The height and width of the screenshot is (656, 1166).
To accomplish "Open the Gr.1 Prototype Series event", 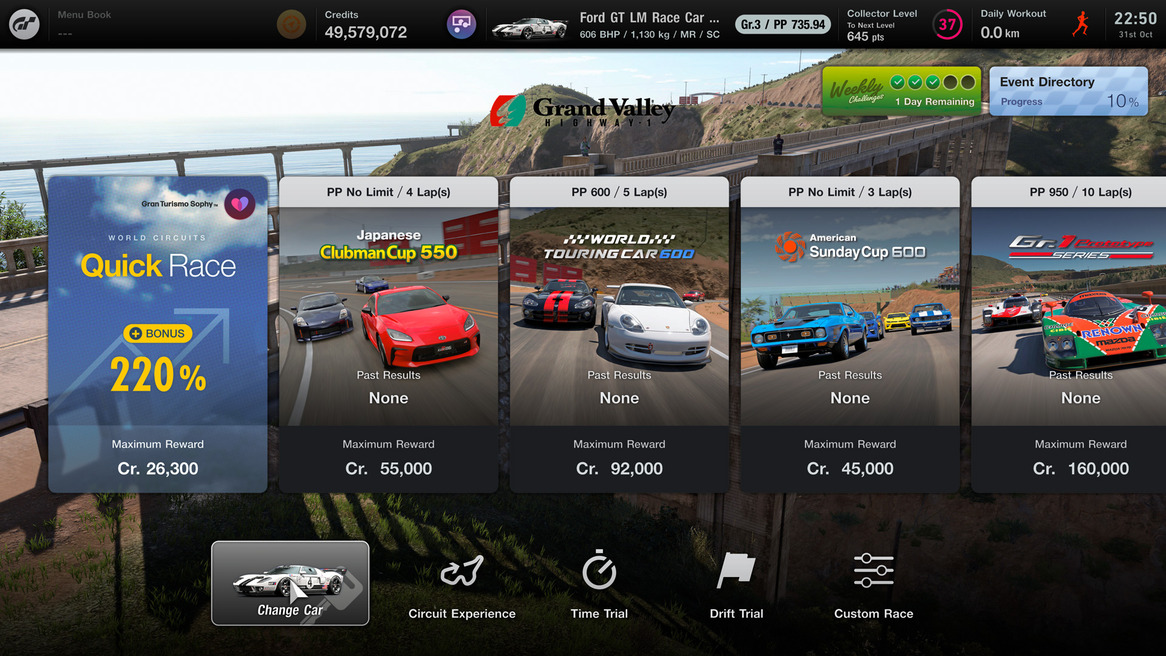I will tap(1068, 334).
